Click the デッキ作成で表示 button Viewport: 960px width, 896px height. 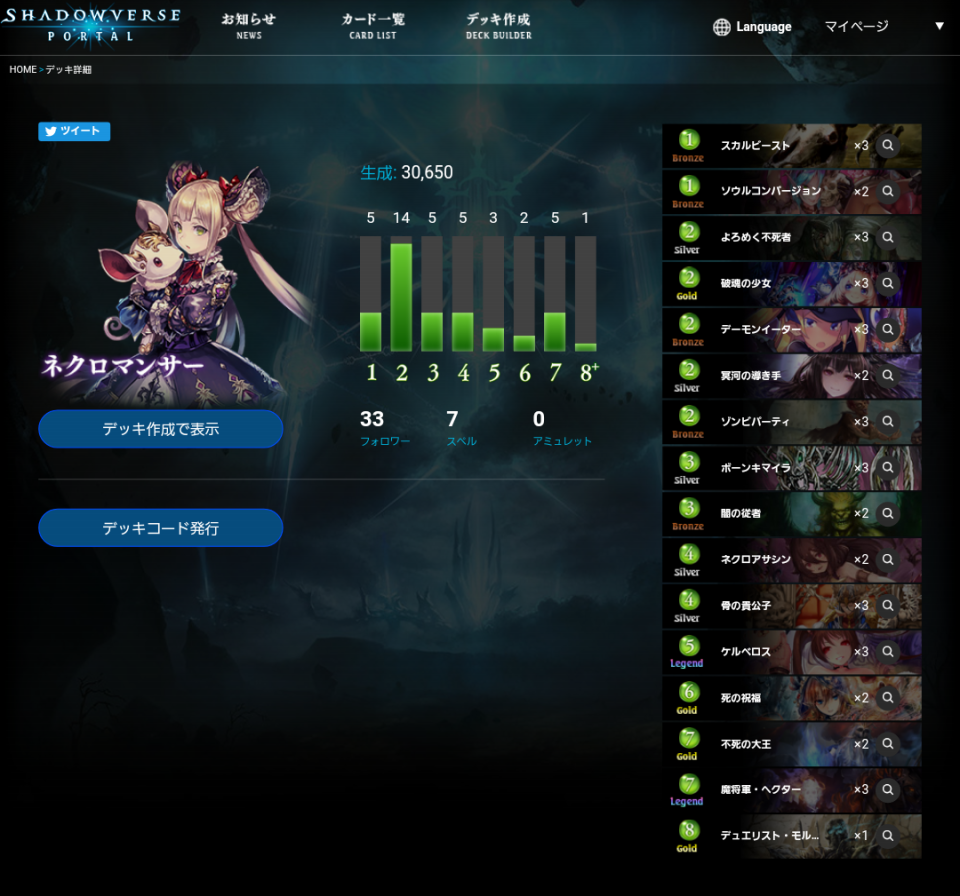point(161,429)
